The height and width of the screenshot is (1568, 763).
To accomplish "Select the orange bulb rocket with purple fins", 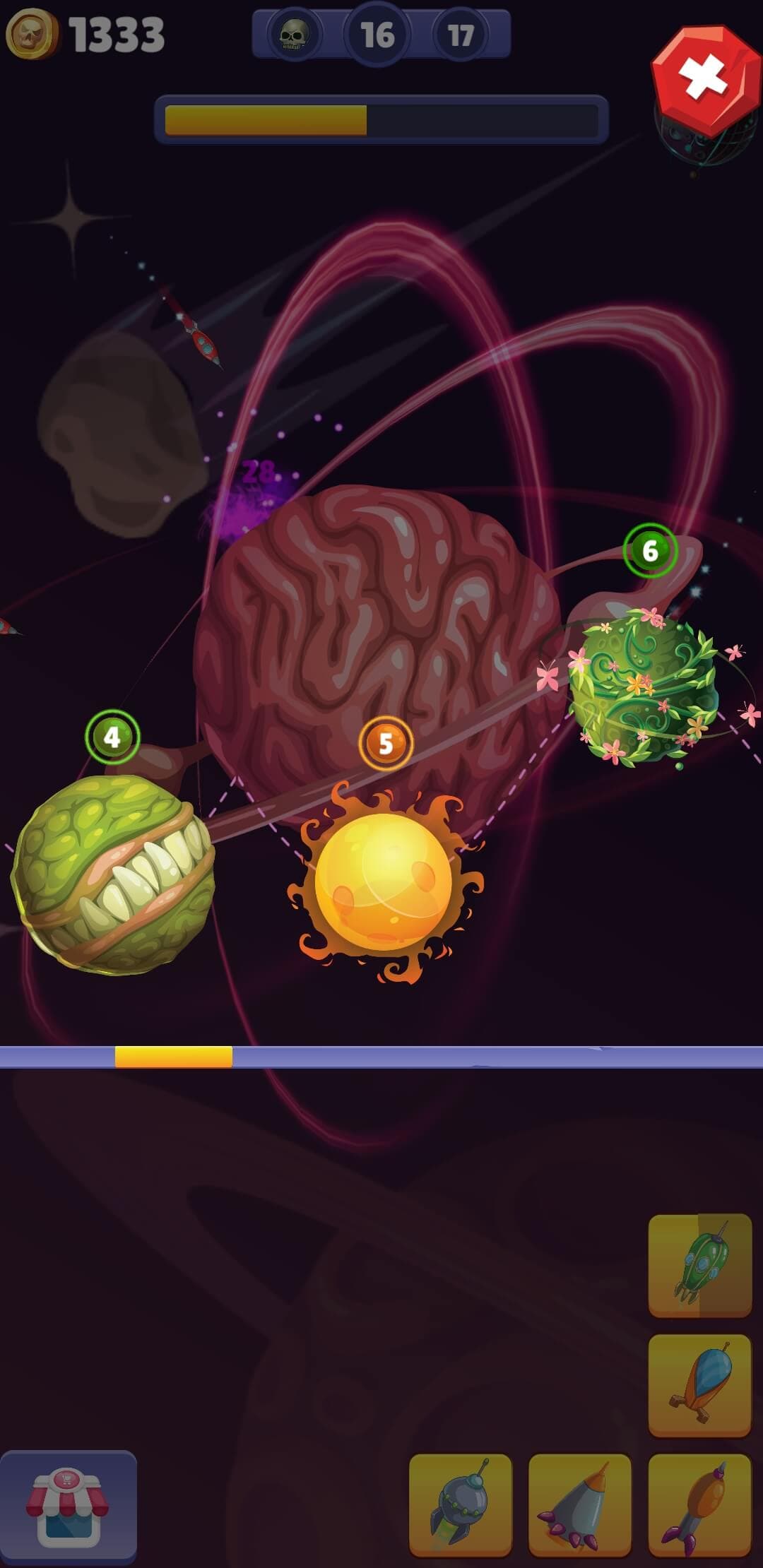I will pyautogui.click(x=699, y=1504).
